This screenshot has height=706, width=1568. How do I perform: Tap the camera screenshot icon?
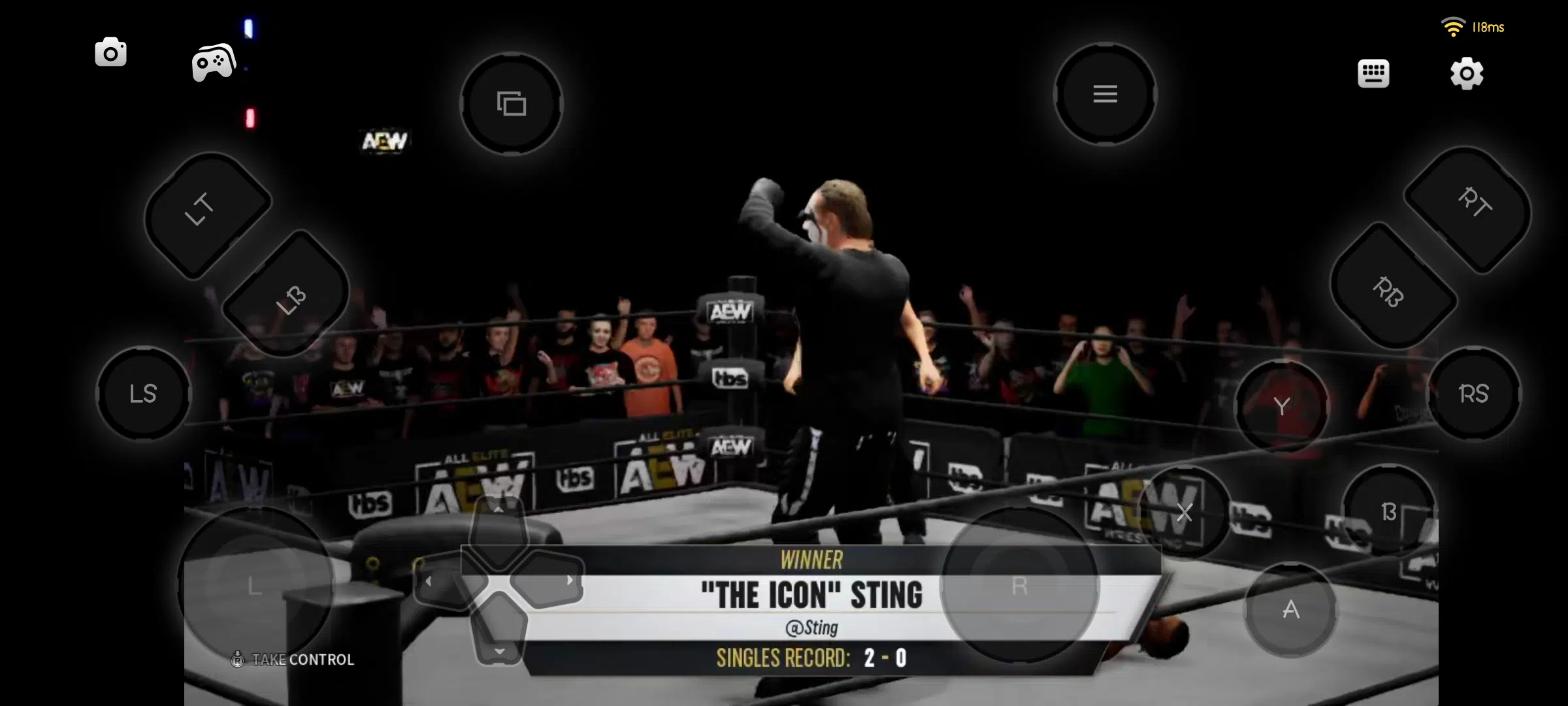tap(110, 53)
